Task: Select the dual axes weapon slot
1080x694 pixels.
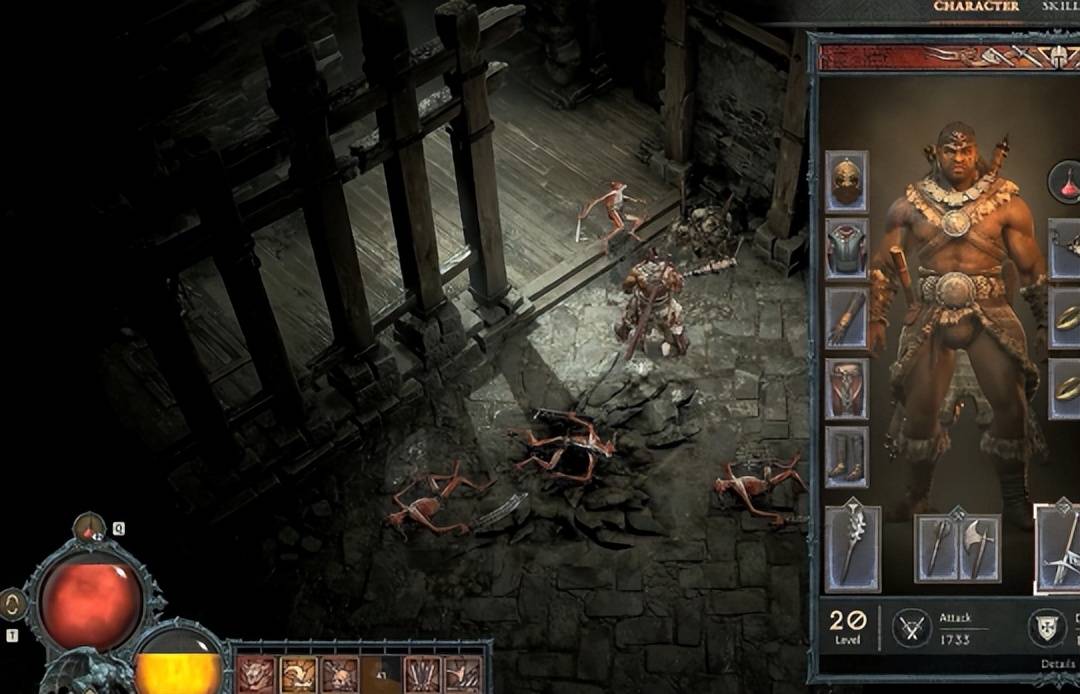Action: (958, 548)
